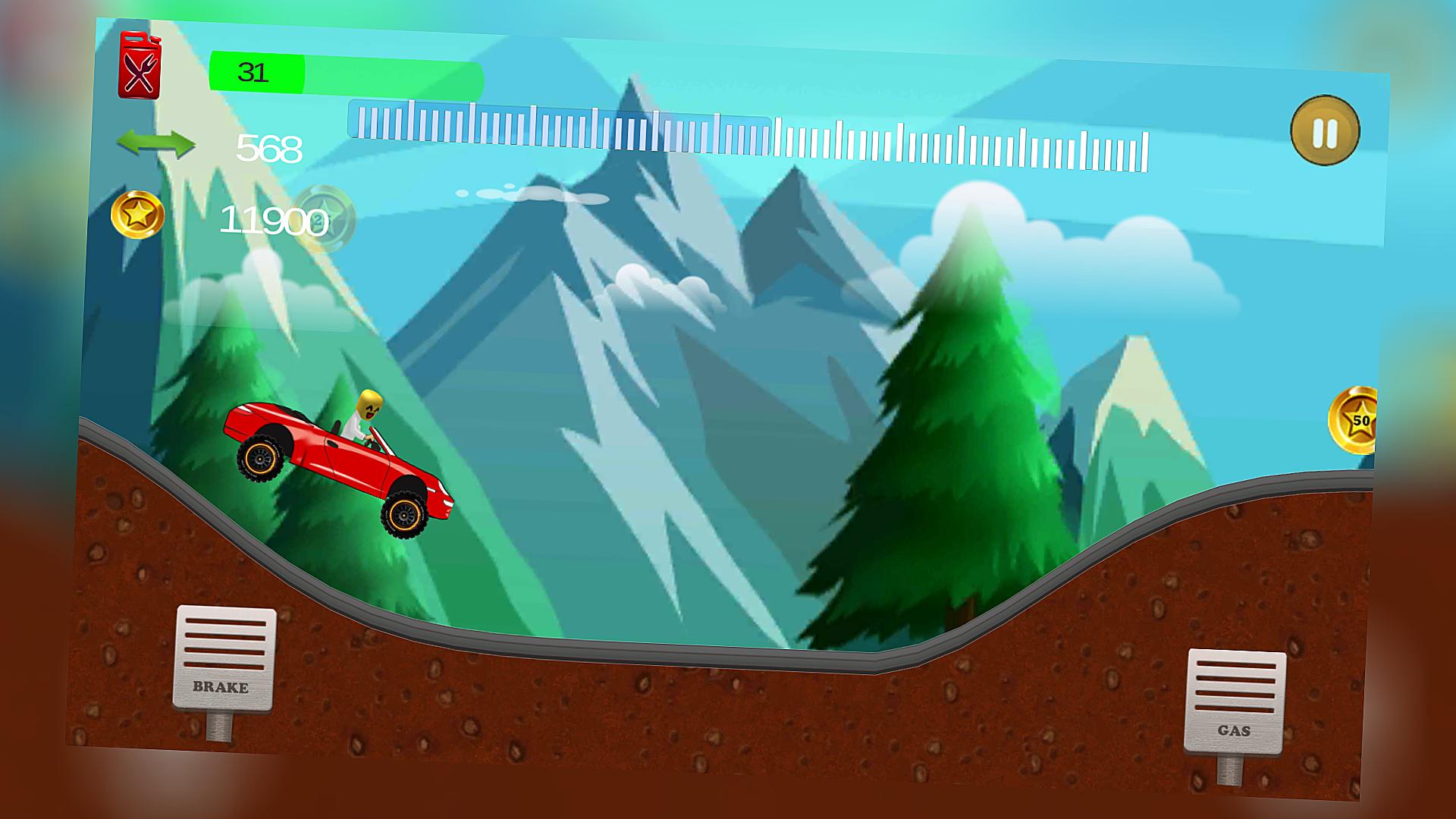This screenshot has width=1456, height=819.
Task: Hit the GAS pedal
Action: pos(1234,701)
